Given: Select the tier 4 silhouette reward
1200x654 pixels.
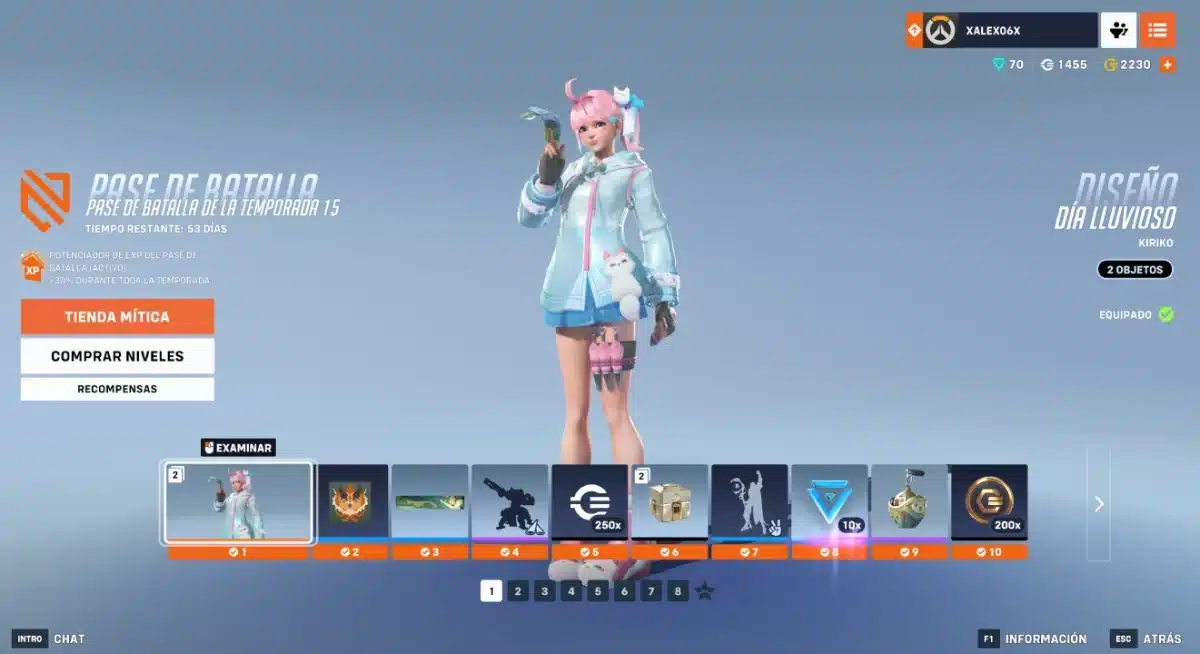Looking at the screenshot, I should point(510,502).
